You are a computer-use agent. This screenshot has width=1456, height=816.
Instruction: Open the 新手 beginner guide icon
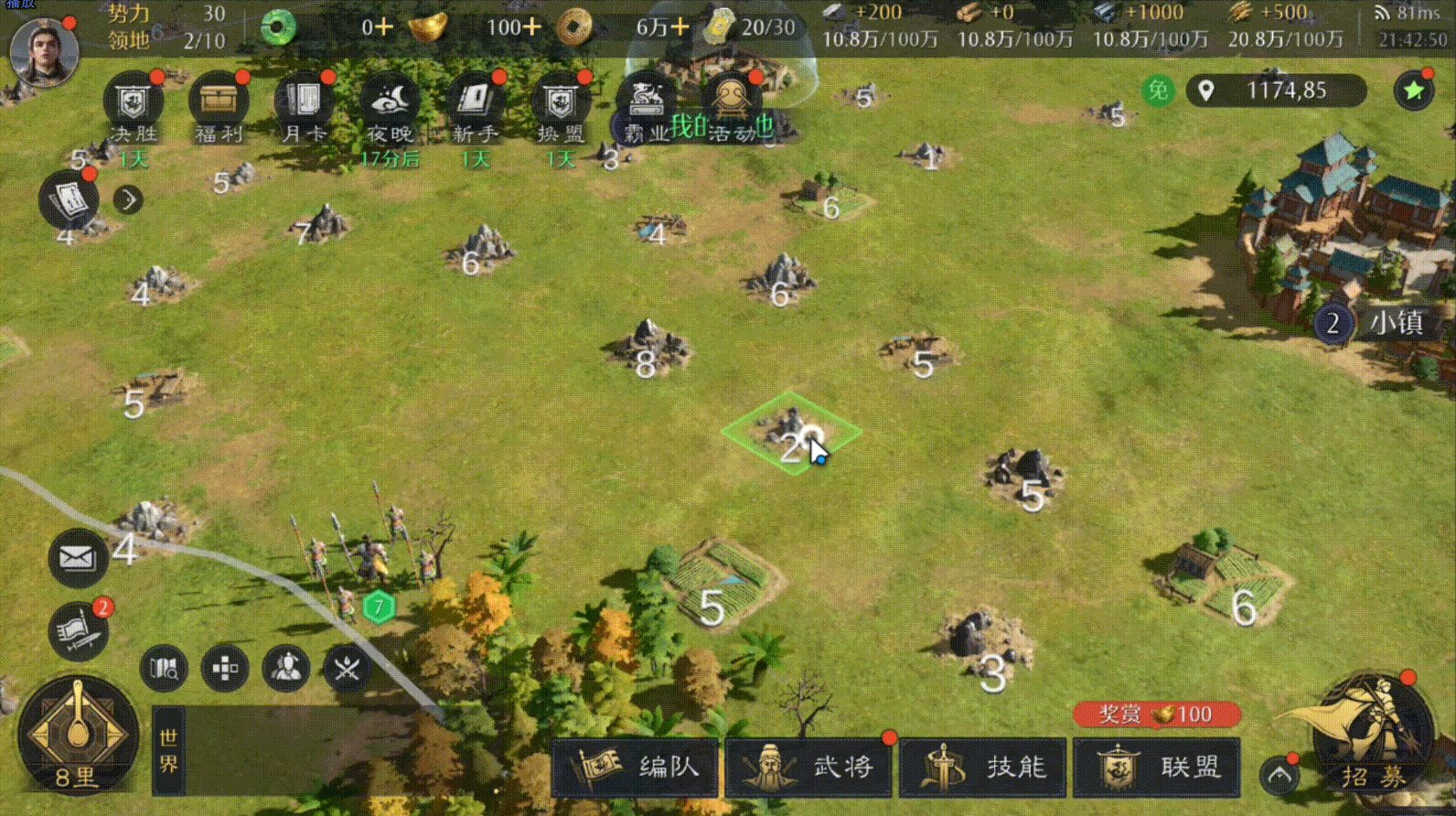pyautogui.click(x=474, y=101)
